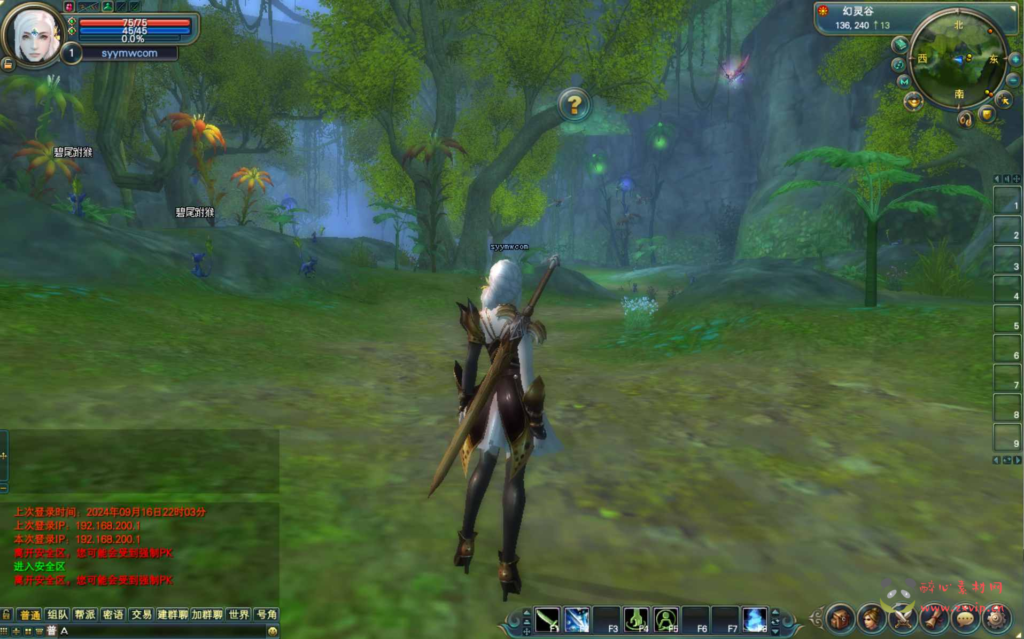
Task: Switch to the 组队 team chat tab
Action: click(58, 614)
